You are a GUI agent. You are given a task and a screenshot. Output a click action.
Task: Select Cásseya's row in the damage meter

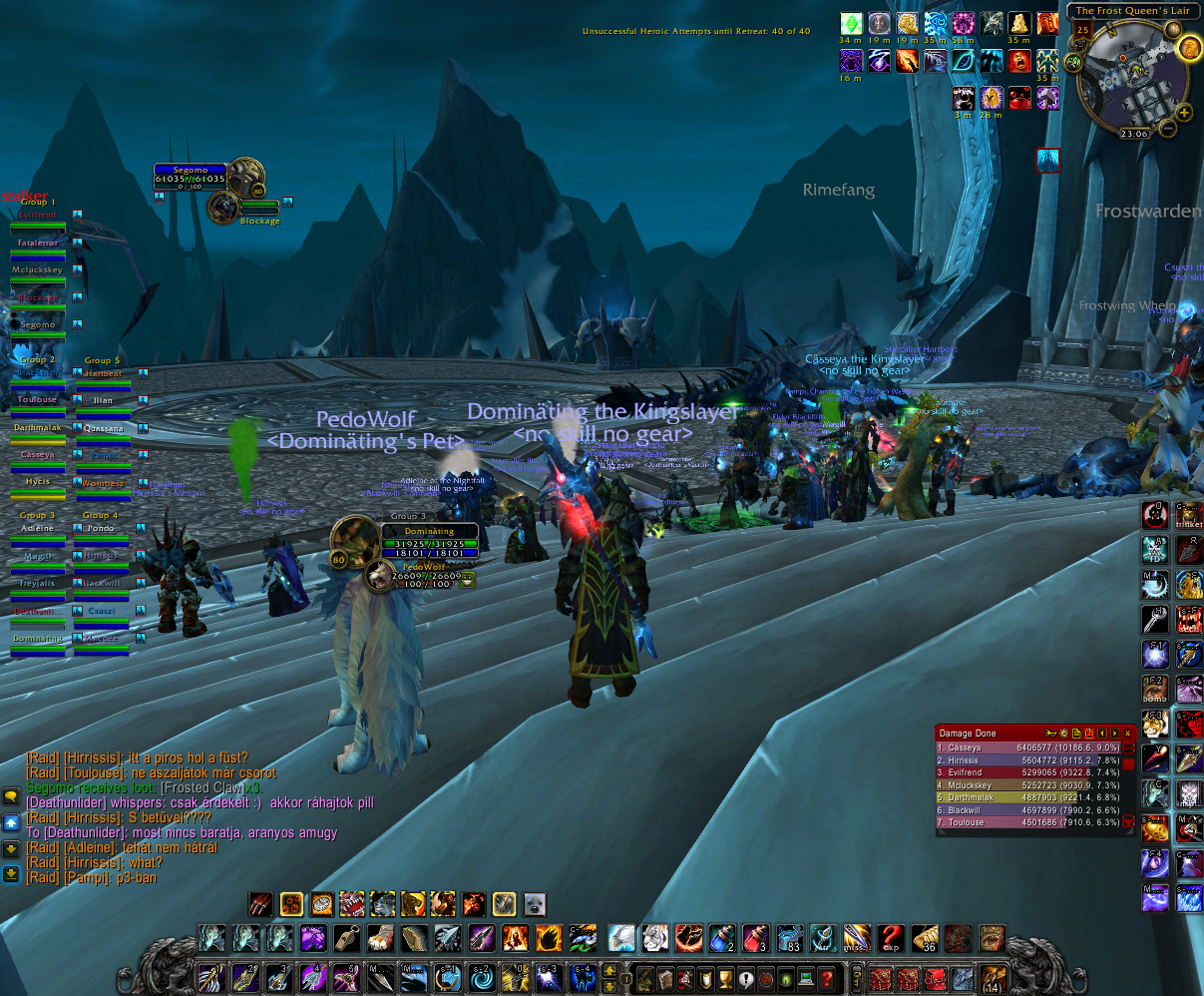coord(1027,747)
